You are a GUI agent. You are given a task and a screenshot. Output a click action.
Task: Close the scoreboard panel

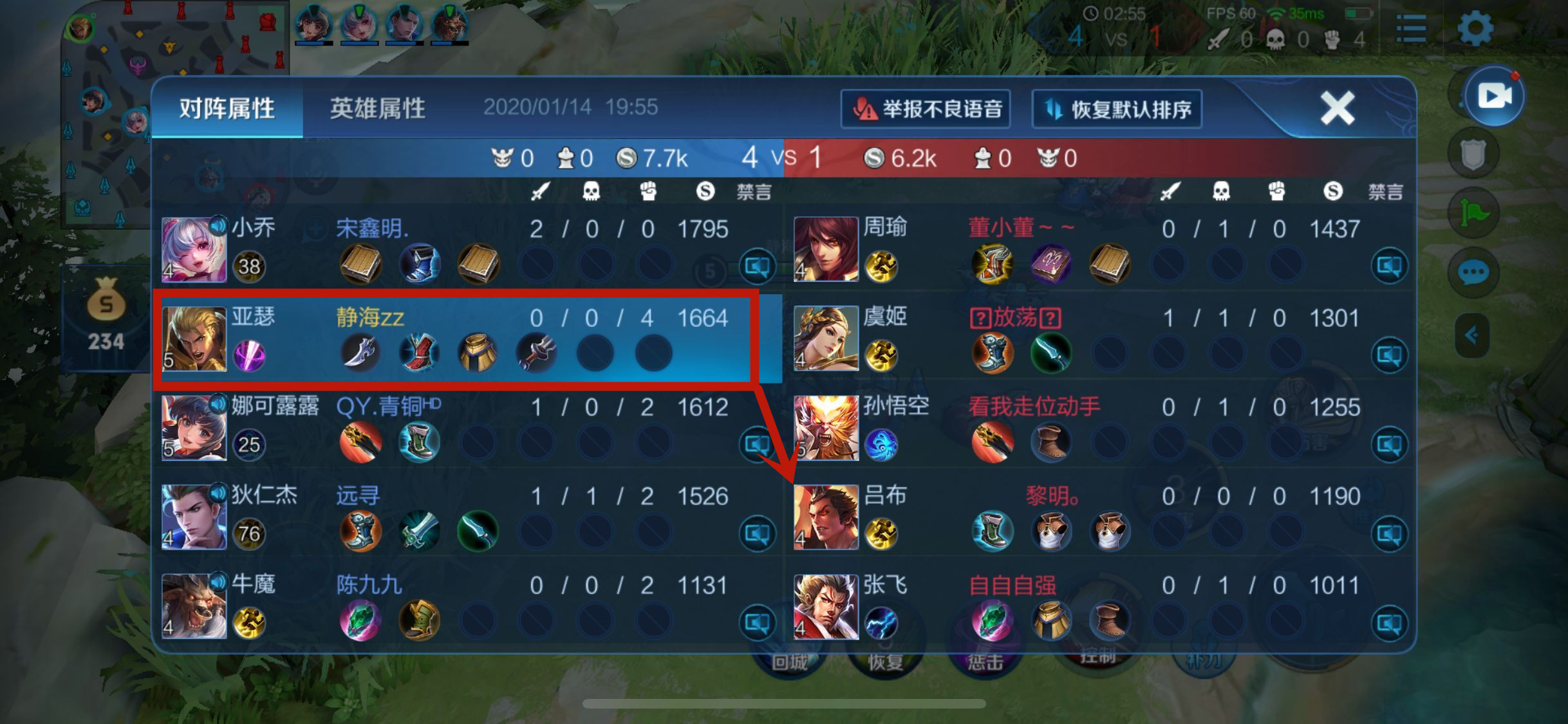tap(1338, 107)
